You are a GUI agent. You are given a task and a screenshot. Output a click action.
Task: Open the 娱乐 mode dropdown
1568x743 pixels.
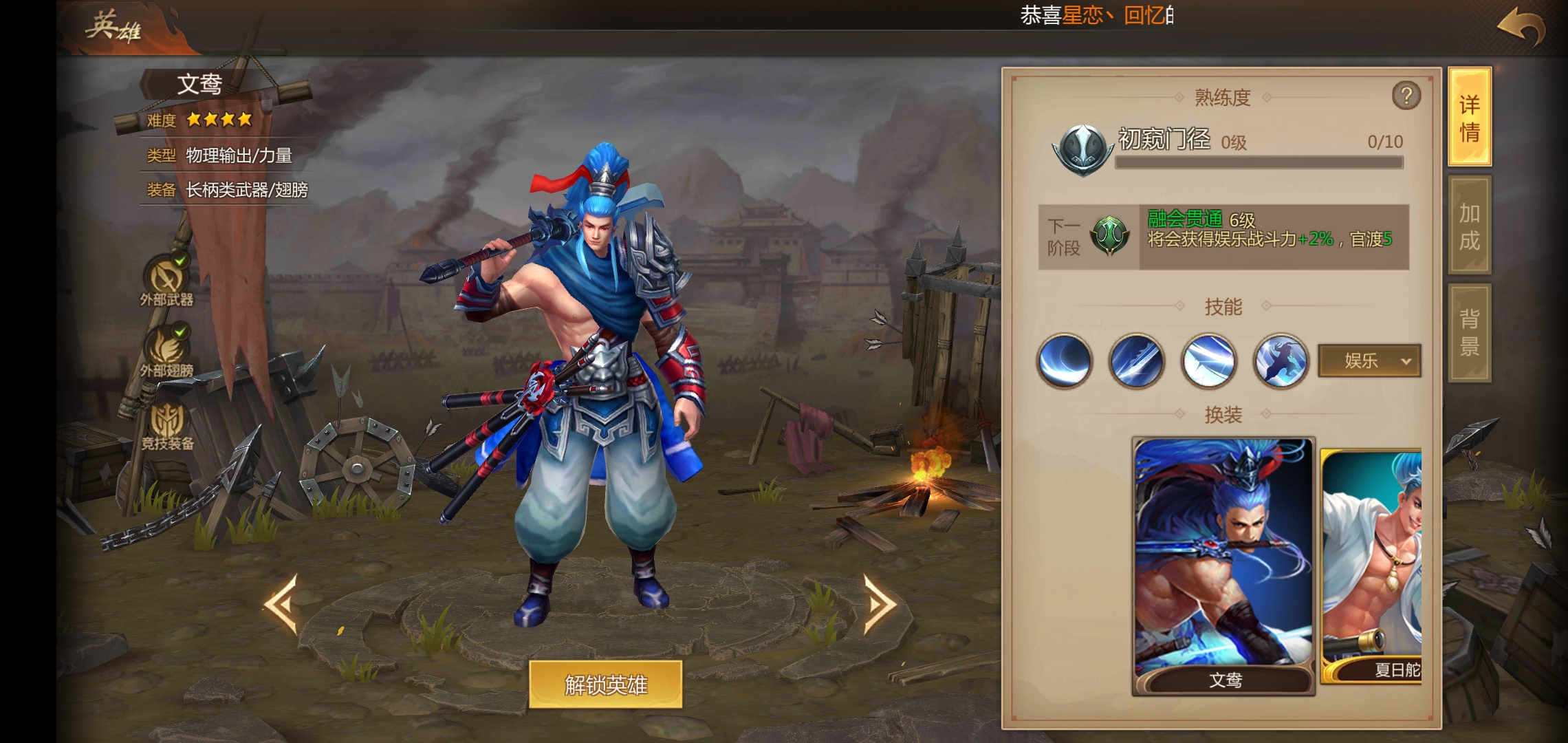1369,360
